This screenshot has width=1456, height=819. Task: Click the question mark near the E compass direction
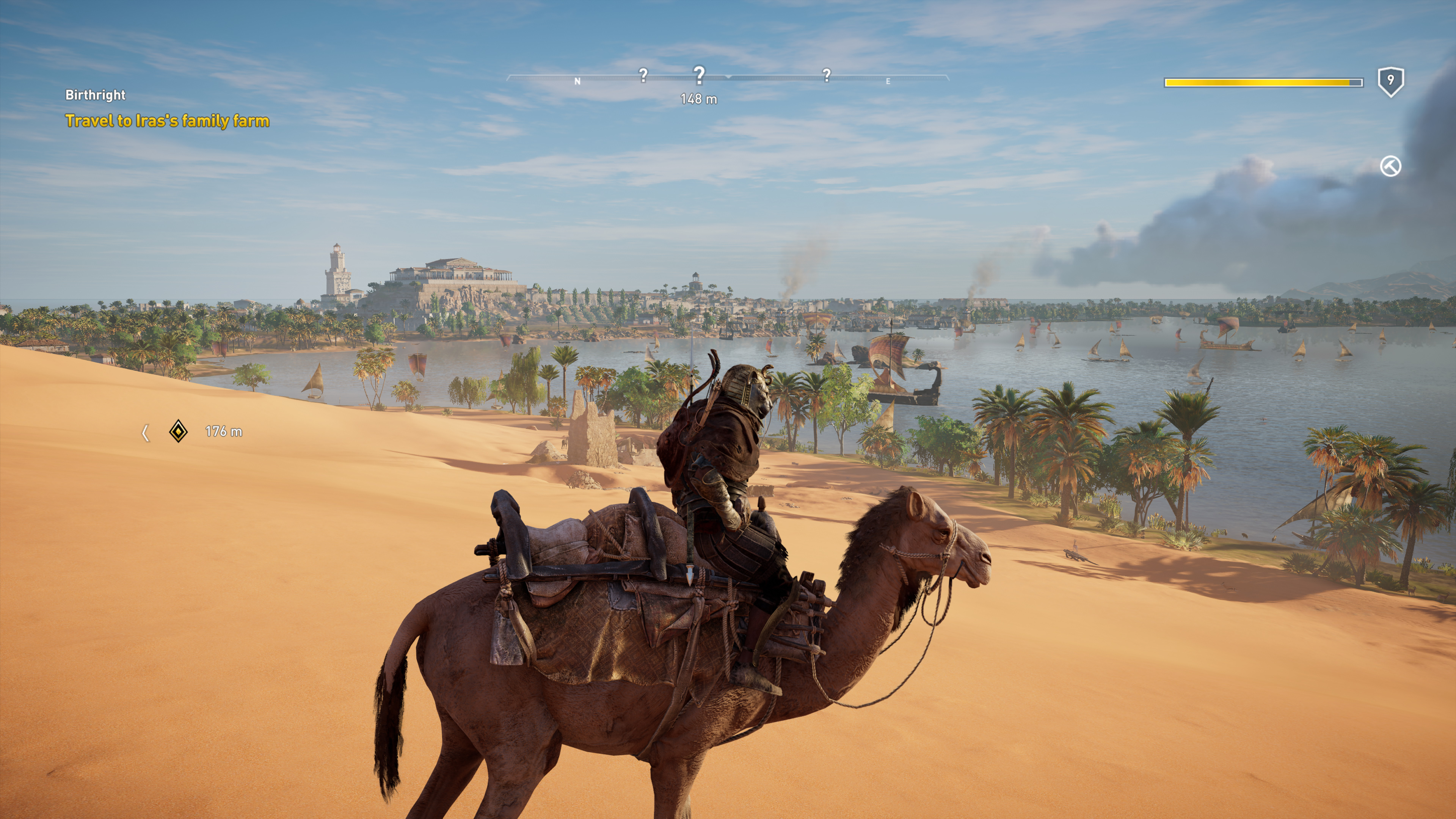click(826, 75)
